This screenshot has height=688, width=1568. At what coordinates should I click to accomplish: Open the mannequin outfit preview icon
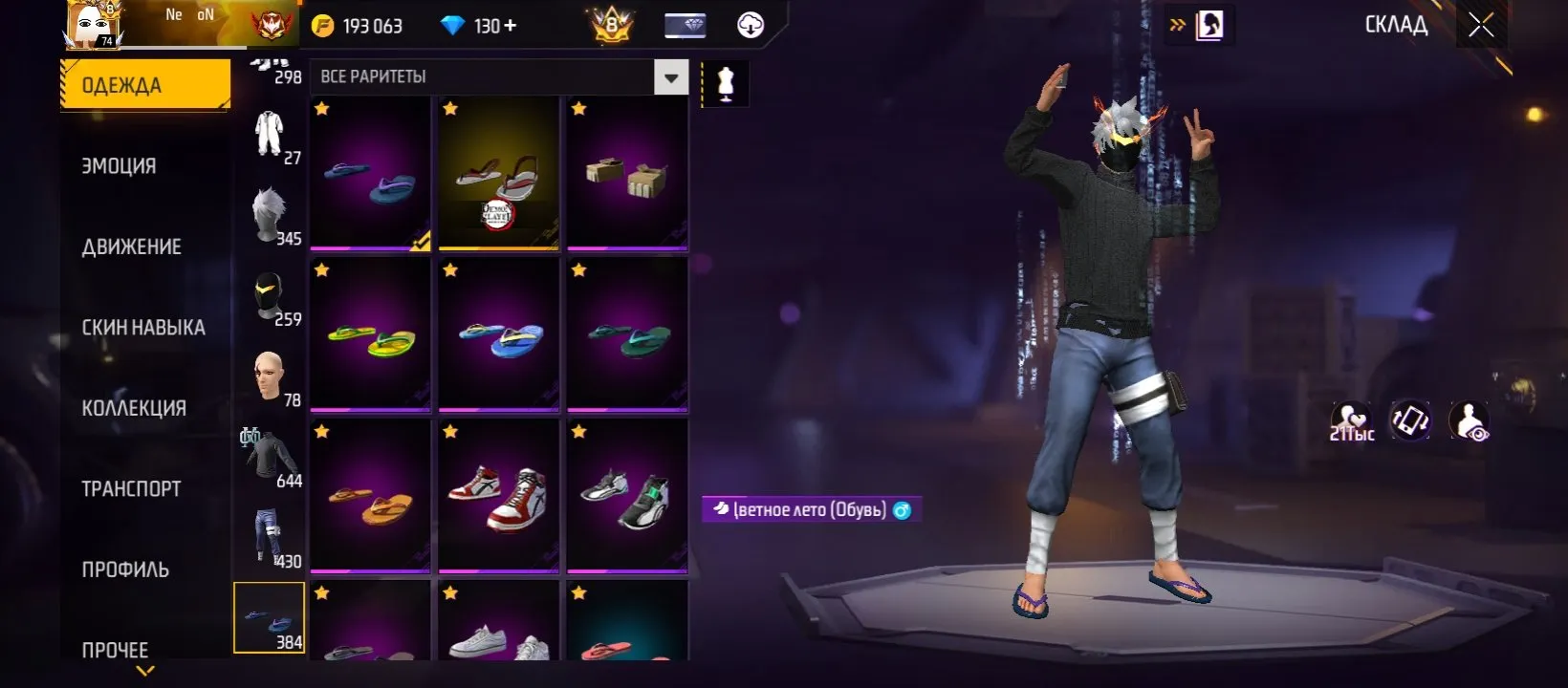coord(724,82)
